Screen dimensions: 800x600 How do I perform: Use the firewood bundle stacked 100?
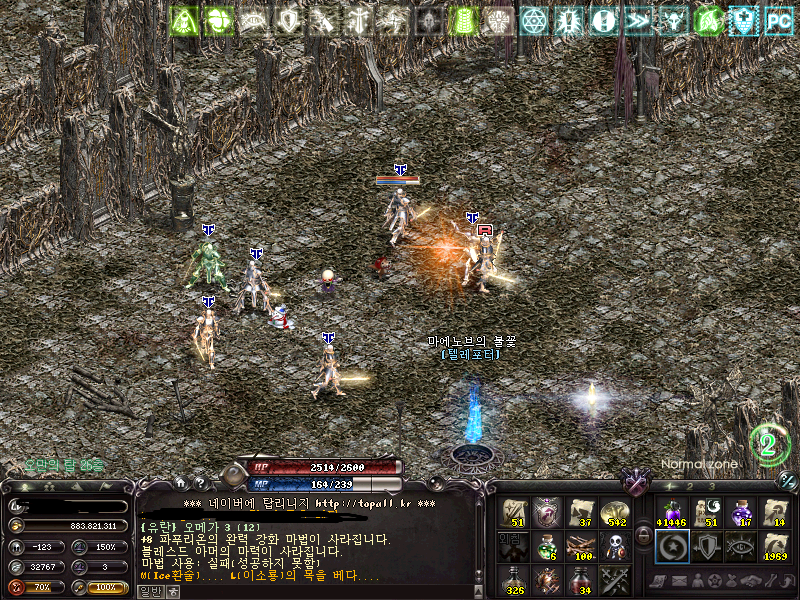click(x=580, y=546)
